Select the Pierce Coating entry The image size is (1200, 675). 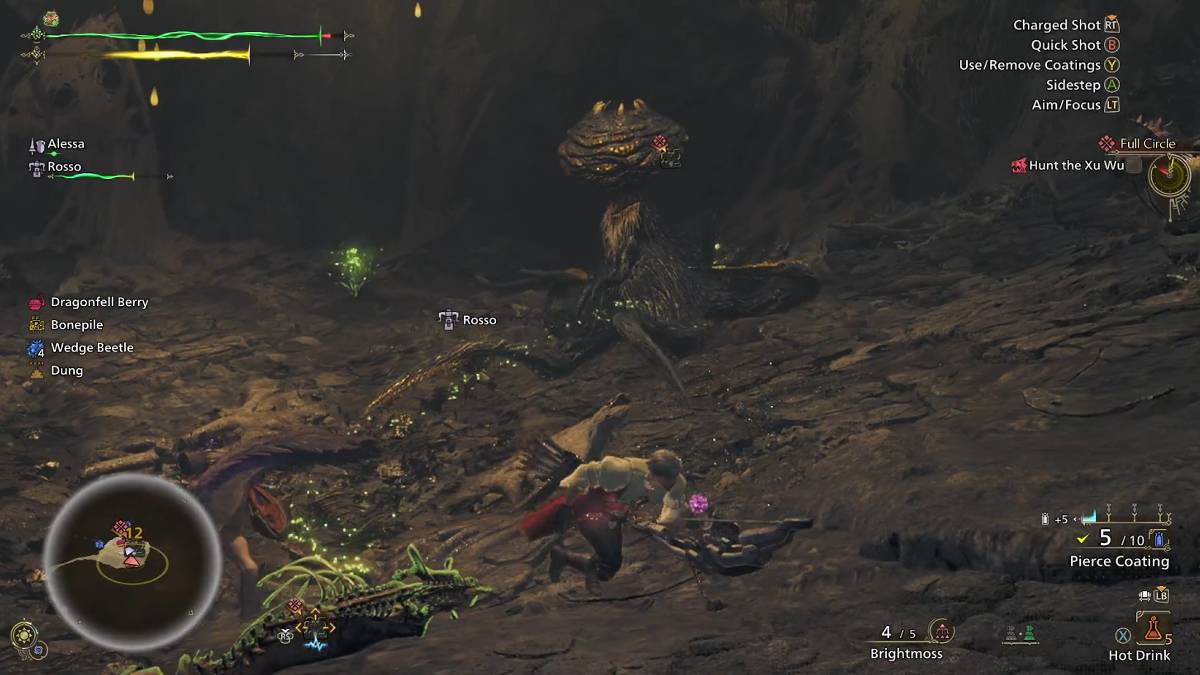(1119, 561)
